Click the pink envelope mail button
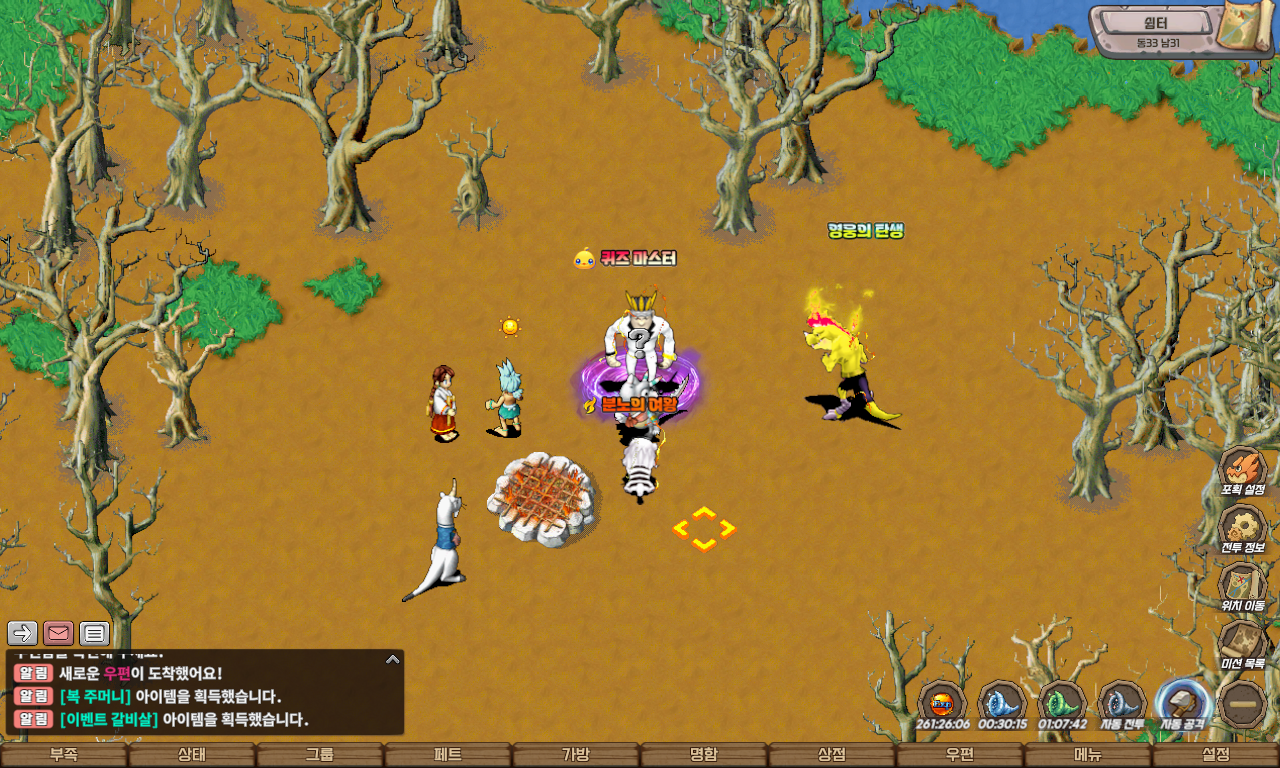The image size is (1280, 768). 58,633
